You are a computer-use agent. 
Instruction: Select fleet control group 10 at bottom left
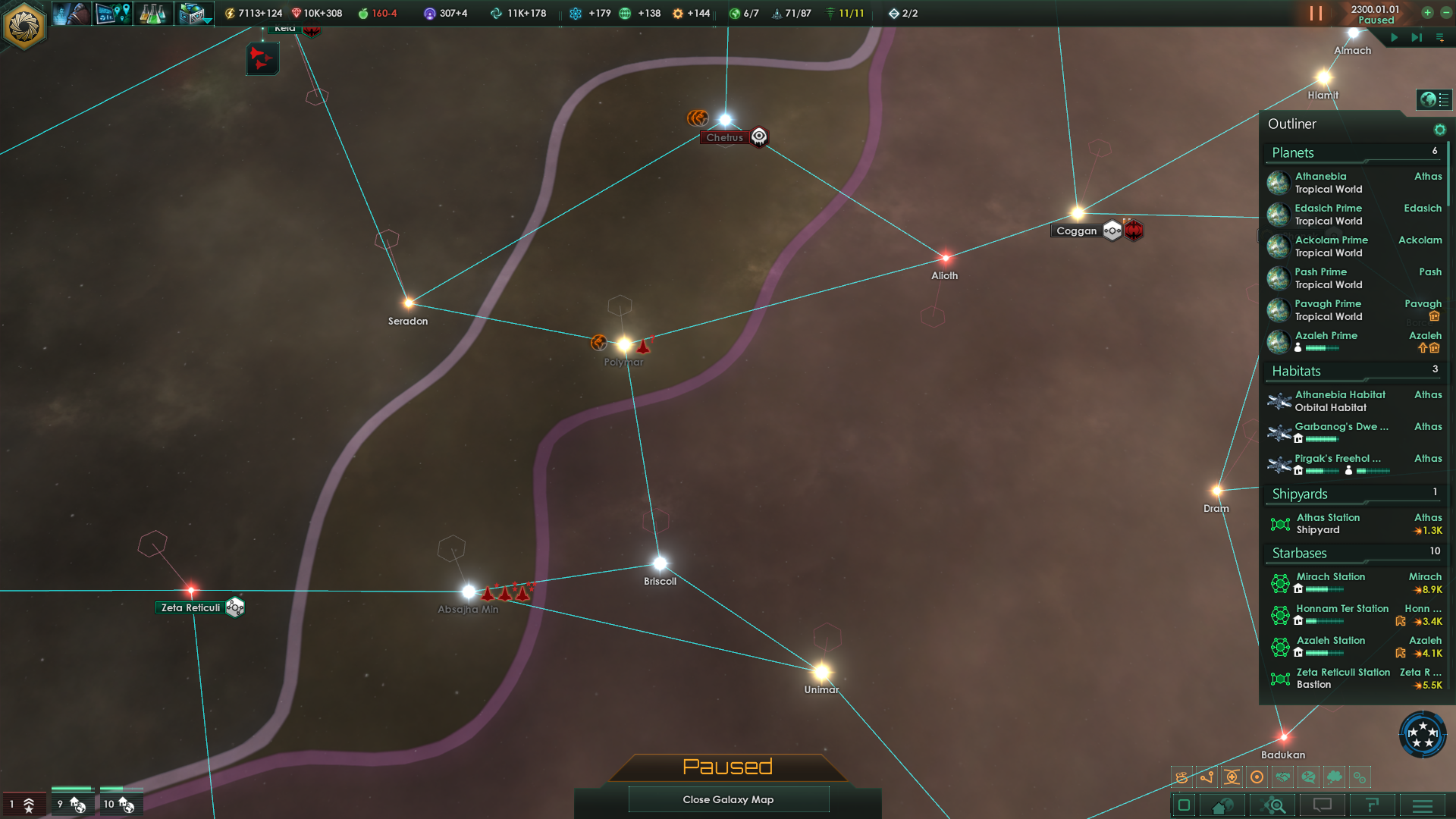pyautogui.click(x=121, y=804)
